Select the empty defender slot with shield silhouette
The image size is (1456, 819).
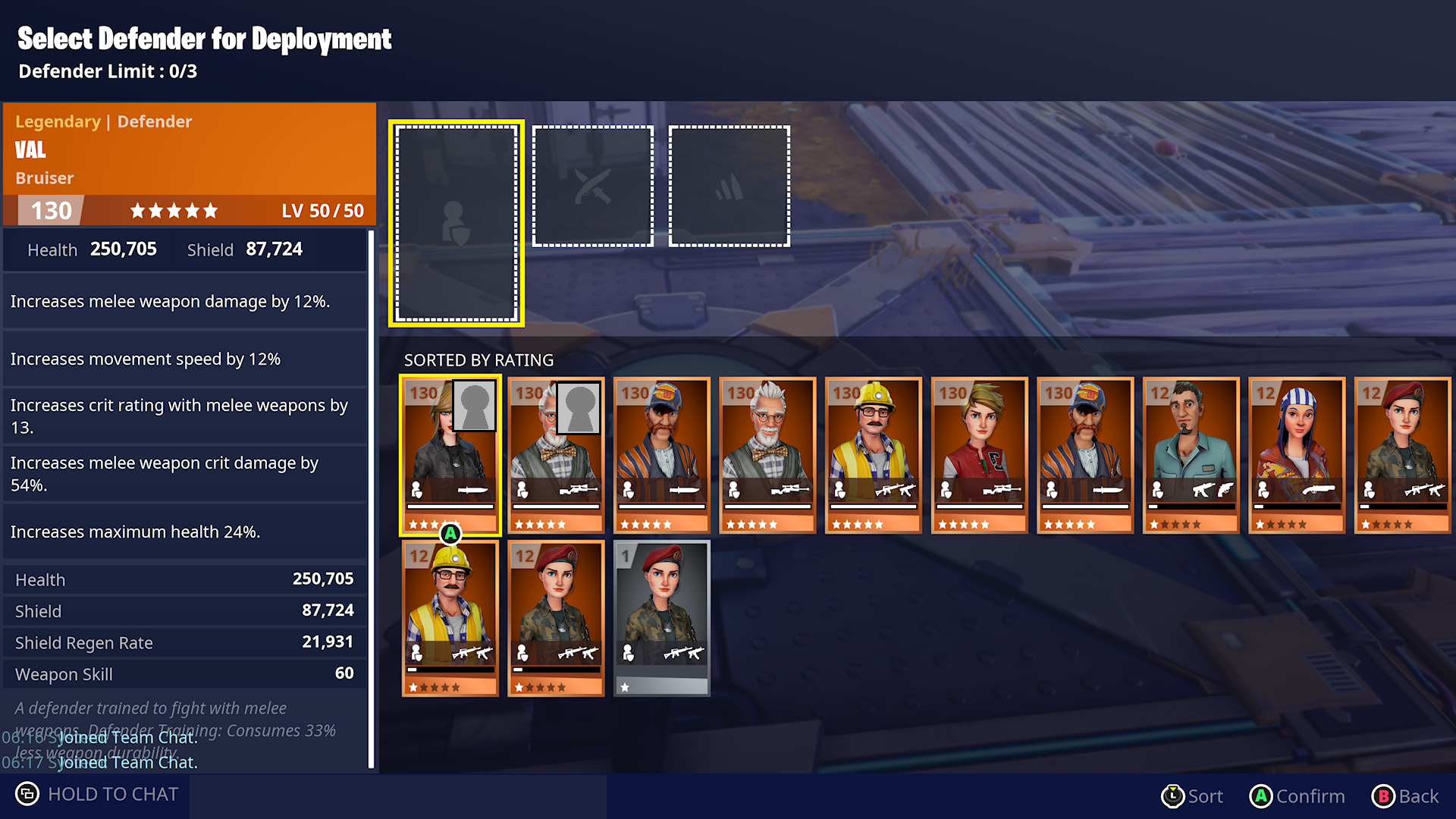[456, 222]
